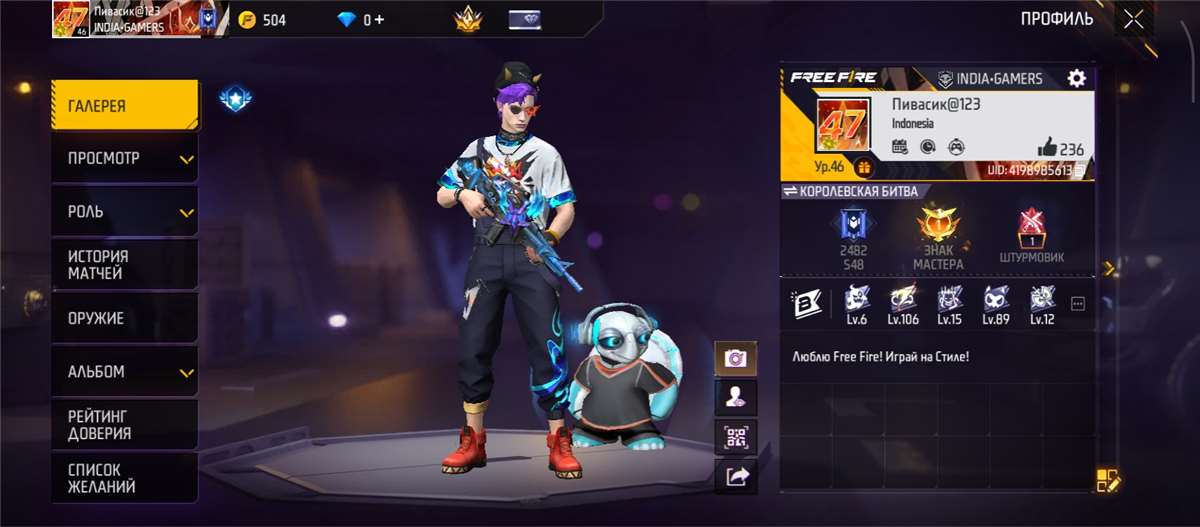The image size is (1200, 527).
Task: Share the profile with arrow button
Action: 735,477
